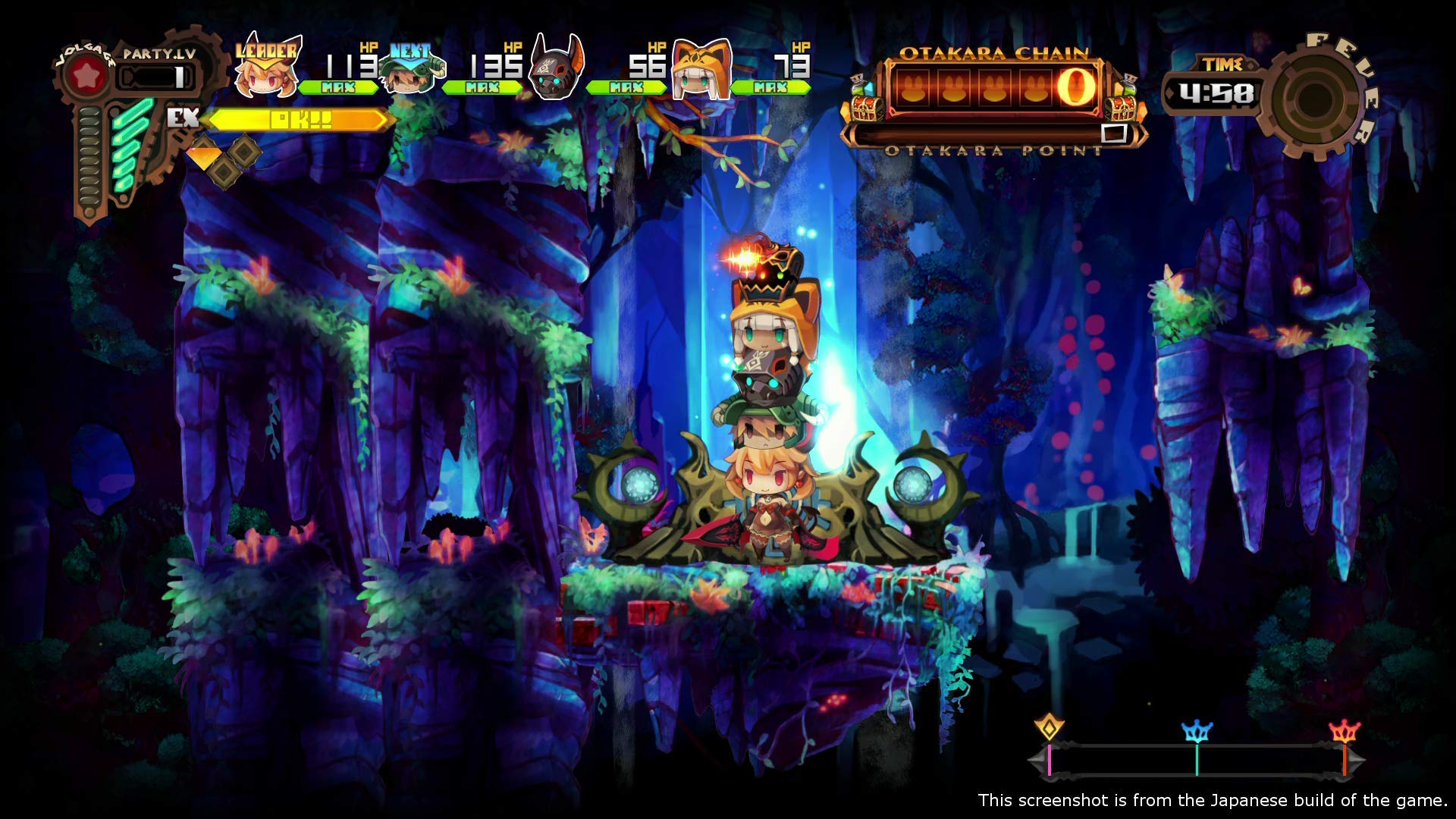
Task: Click the Japanese build disclaimer text
Action: [1209, 799]
